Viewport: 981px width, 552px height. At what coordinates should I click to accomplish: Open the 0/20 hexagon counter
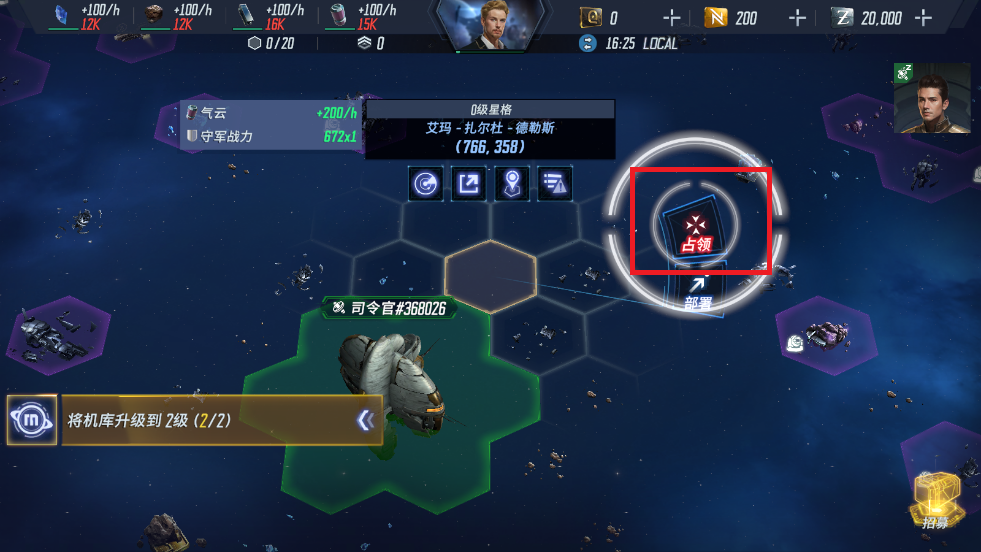(271, 44)
